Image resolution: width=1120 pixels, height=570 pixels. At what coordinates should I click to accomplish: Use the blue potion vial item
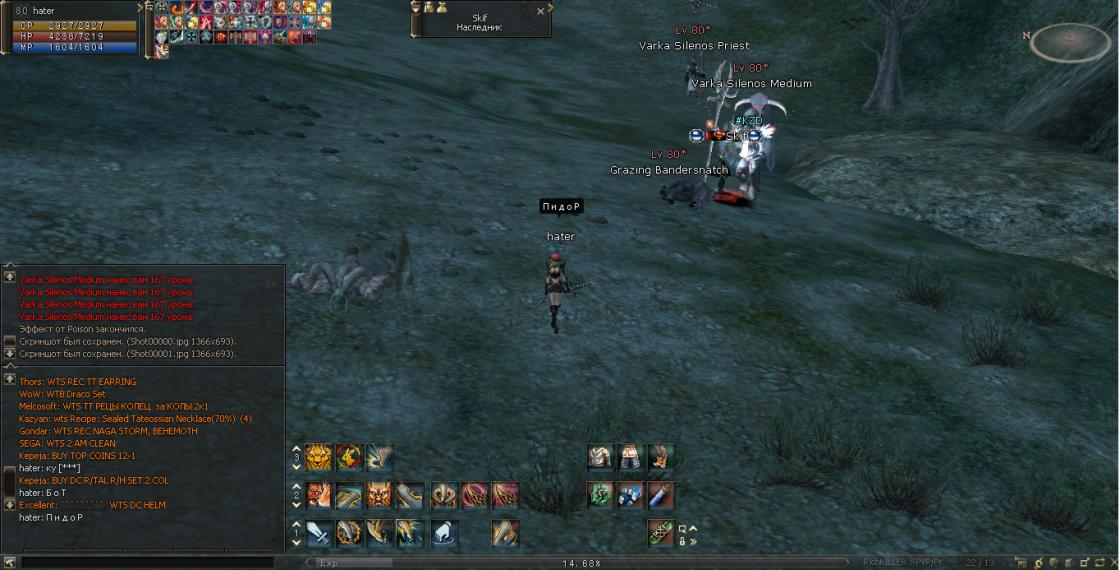(x=660, y=495)
